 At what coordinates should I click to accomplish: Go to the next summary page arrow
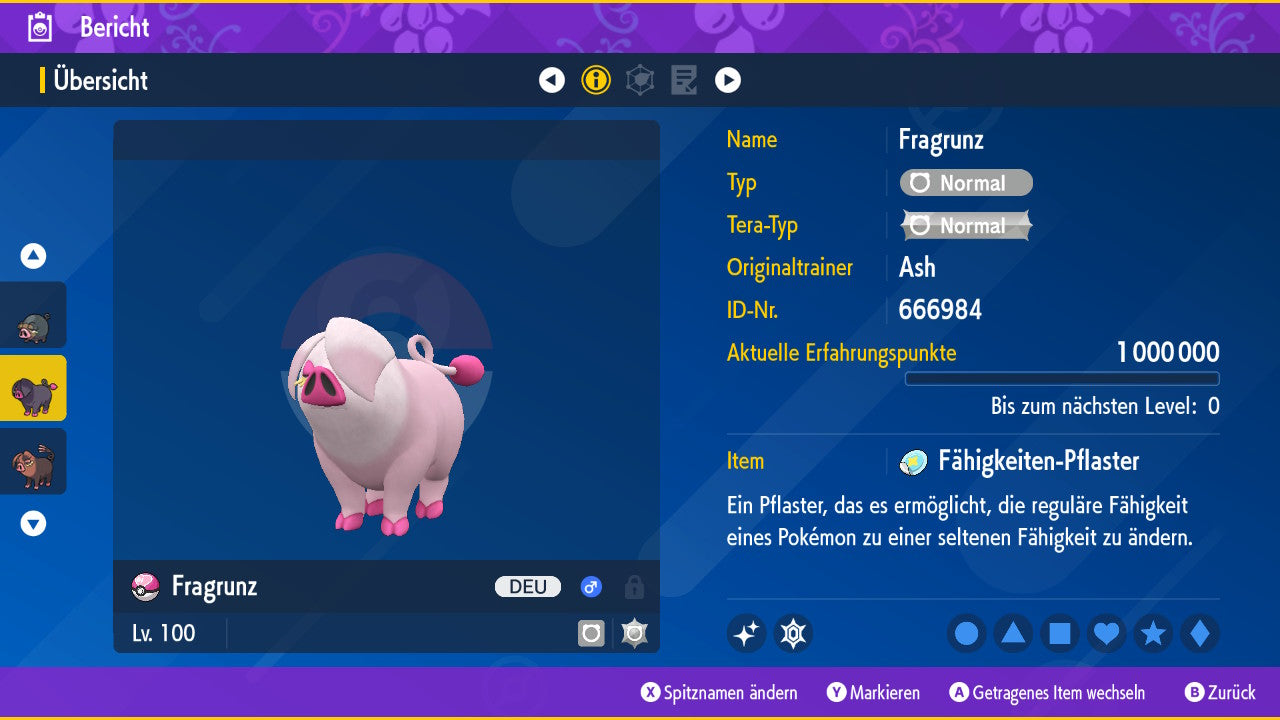728,80
